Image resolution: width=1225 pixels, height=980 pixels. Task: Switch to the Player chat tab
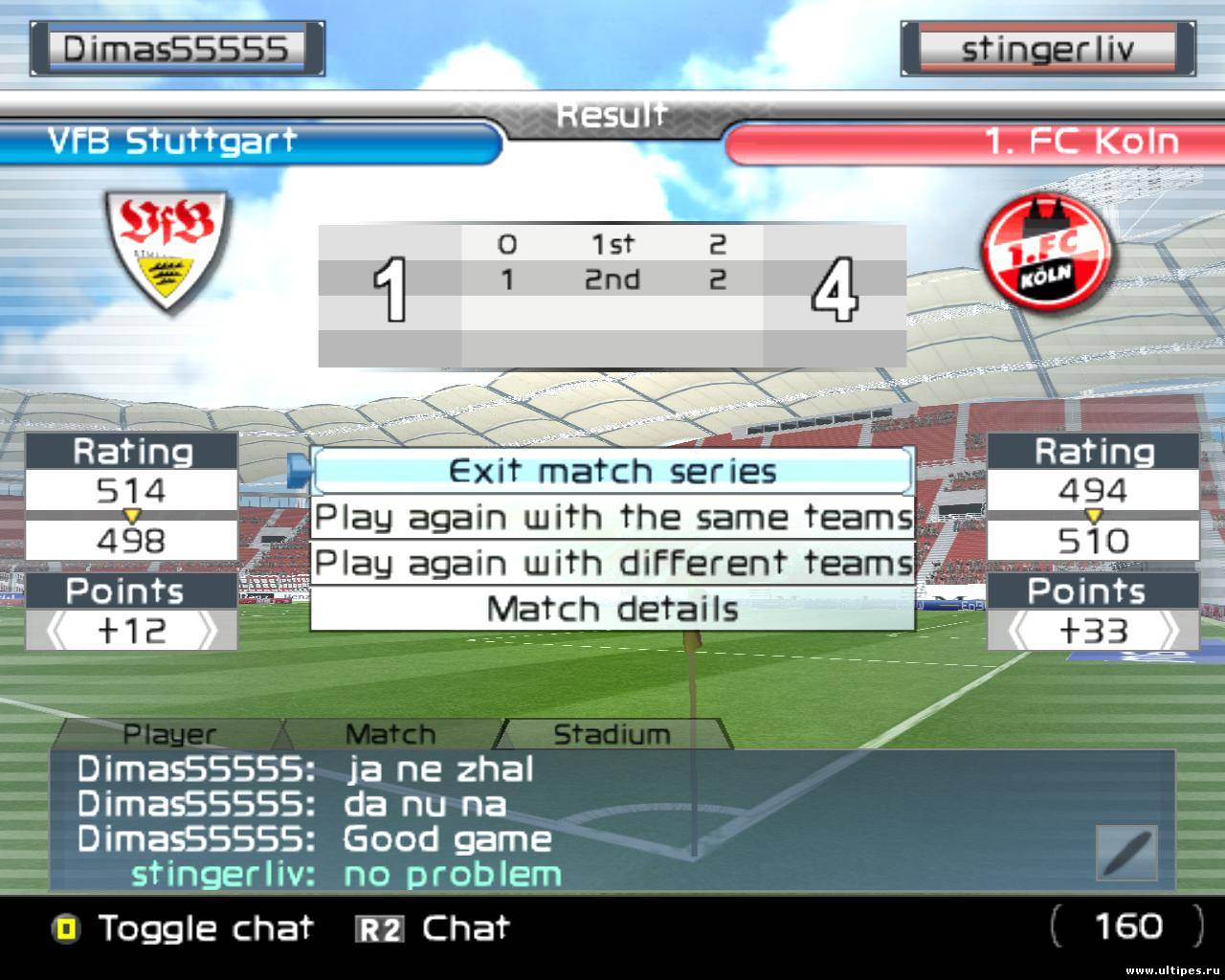coord(170,734)
